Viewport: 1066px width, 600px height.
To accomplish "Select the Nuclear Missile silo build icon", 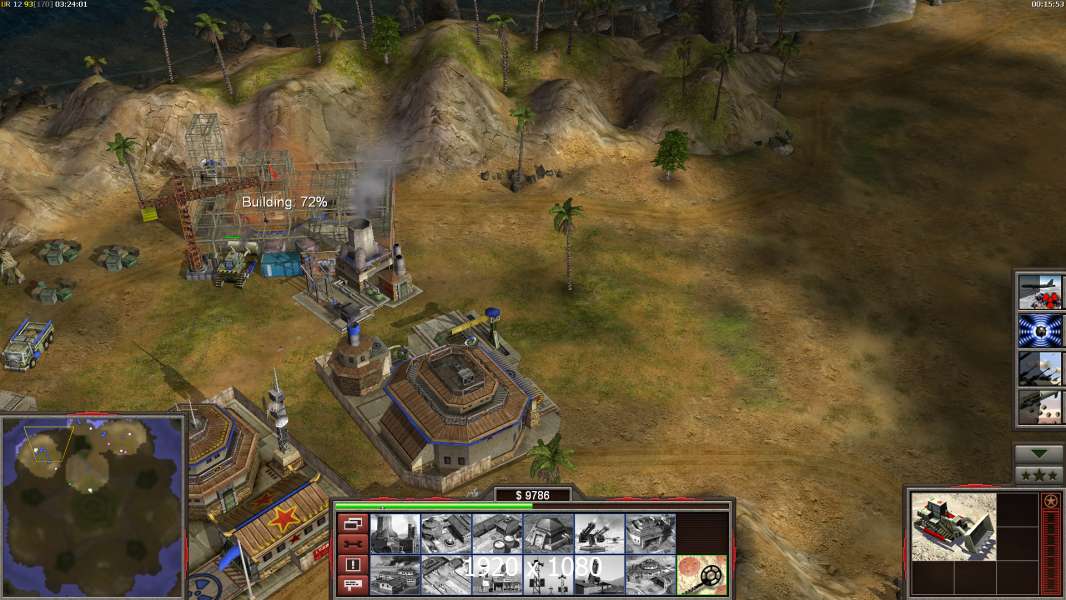I will click(598, 574).
